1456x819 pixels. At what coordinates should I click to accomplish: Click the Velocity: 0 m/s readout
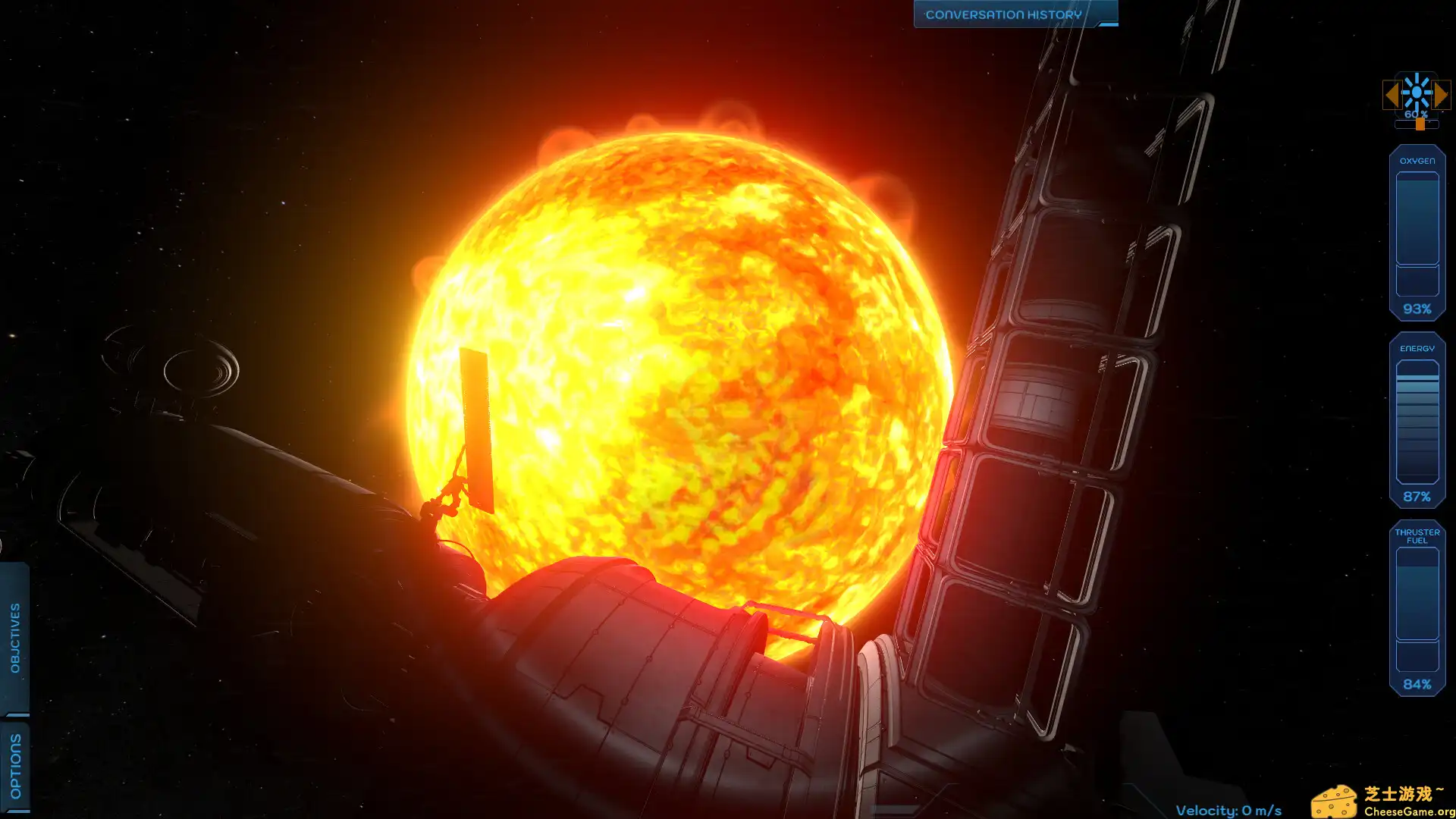[x=1228, y=809]
